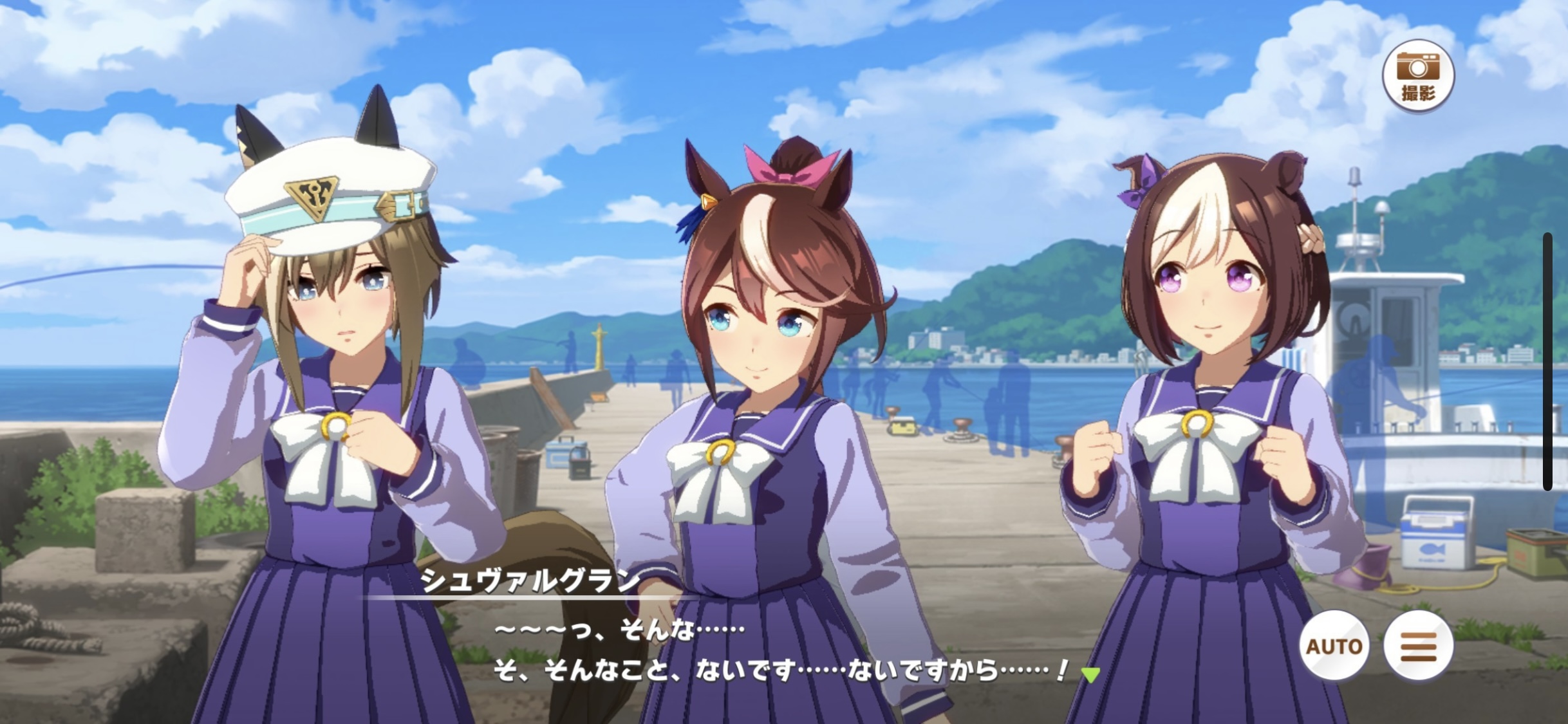Advance dialogue with the green arrow
This screenshot has height=724, width=1568.
point(1090,674)
